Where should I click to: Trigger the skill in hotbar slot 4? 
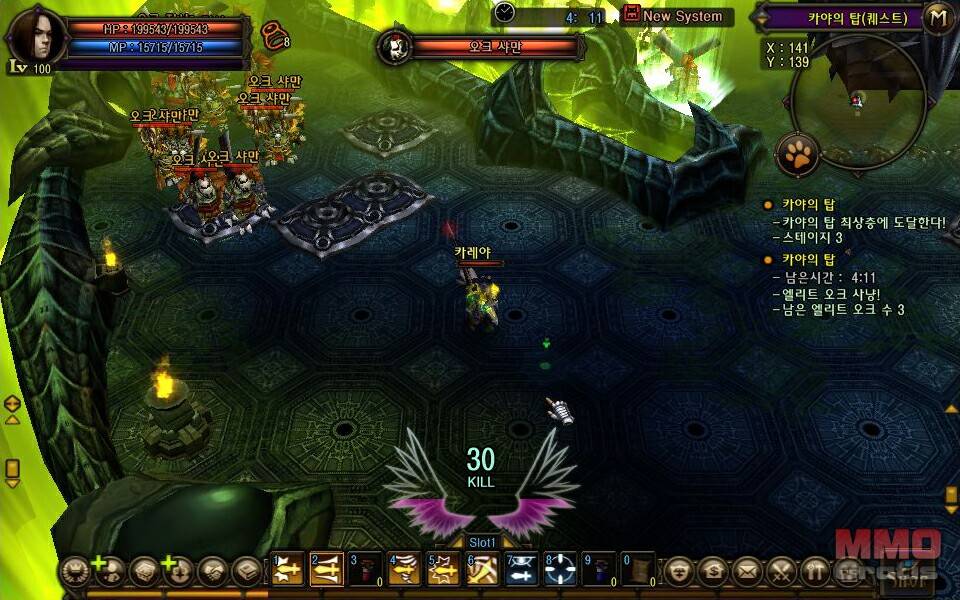pyautogui.click(x=404, y=568)
